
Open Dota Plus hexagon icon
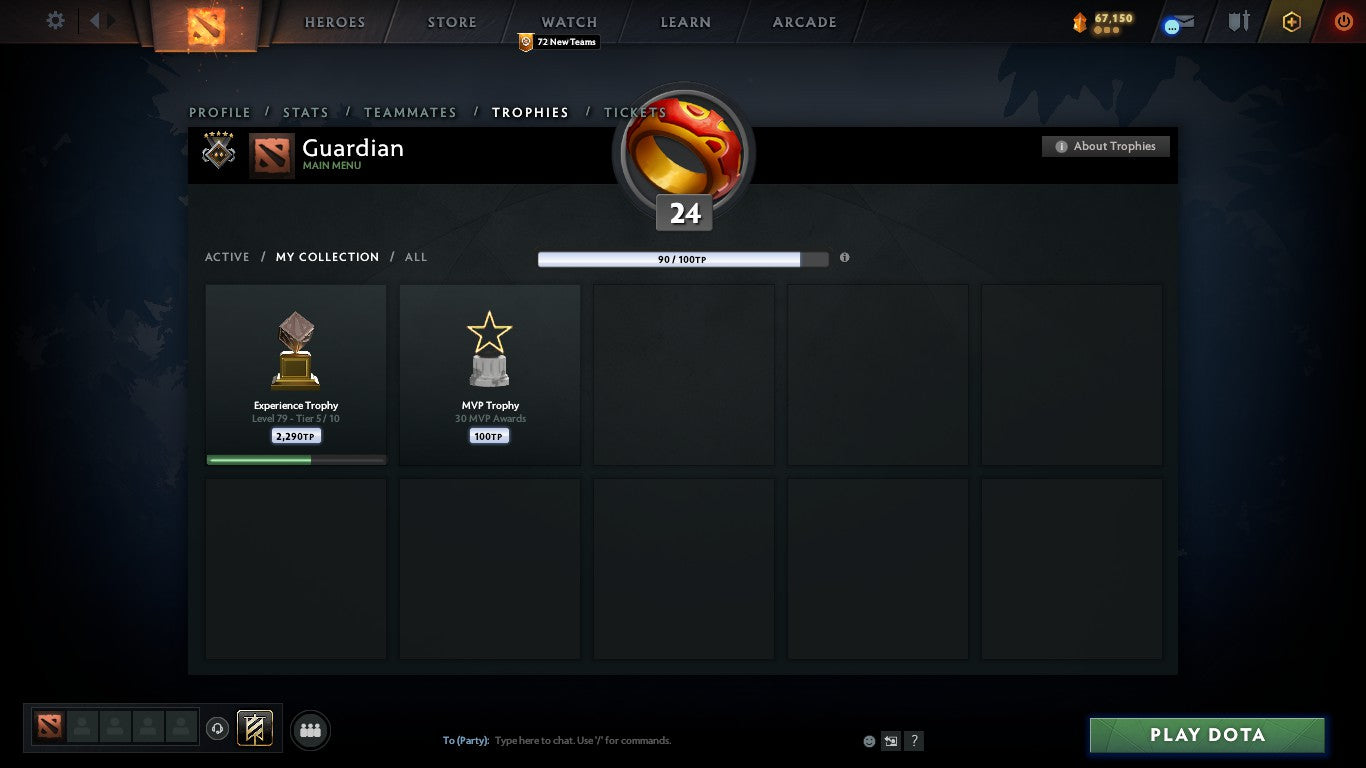pos(1291,20)
